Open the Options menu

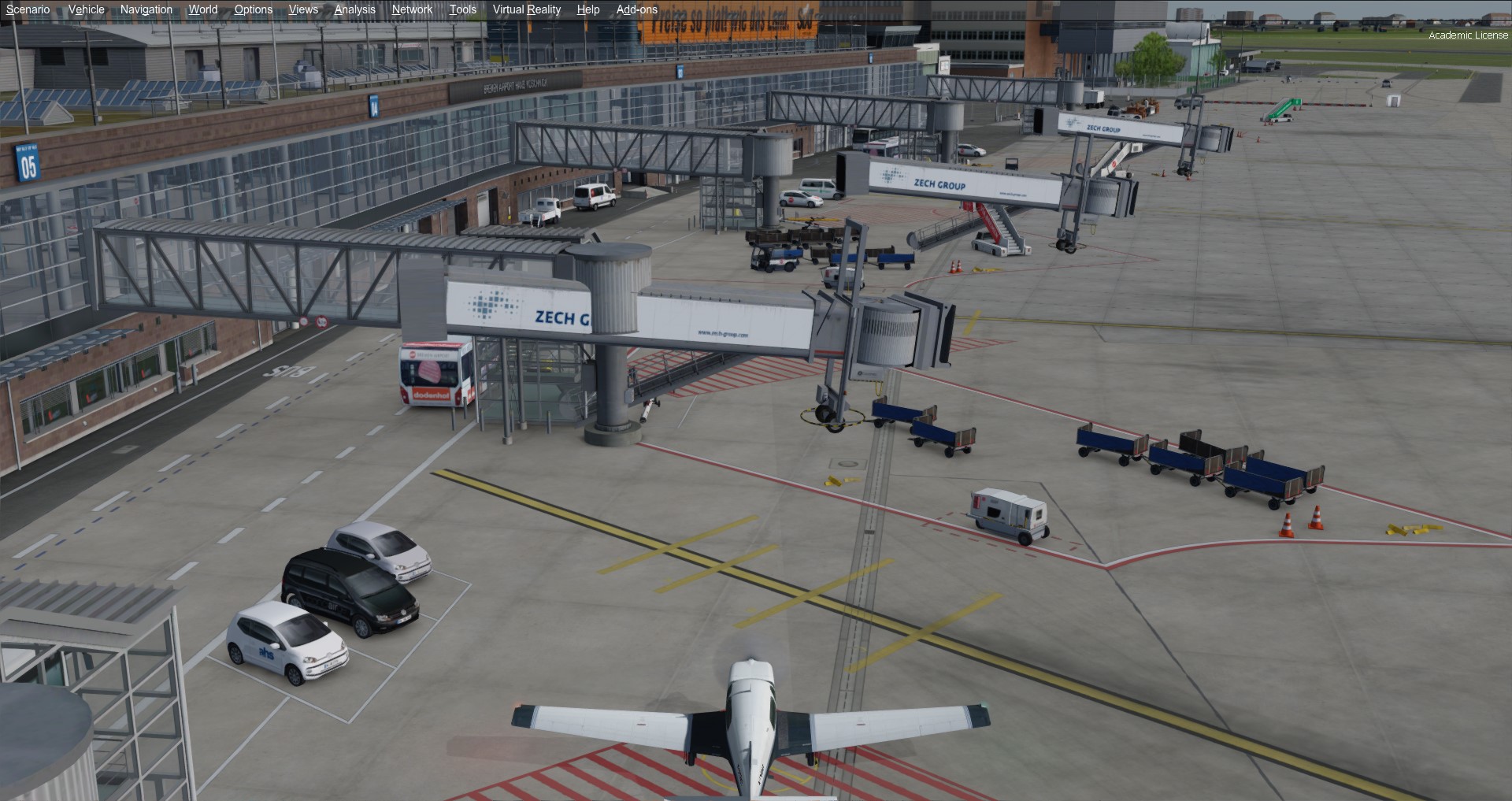coord(253,9)
